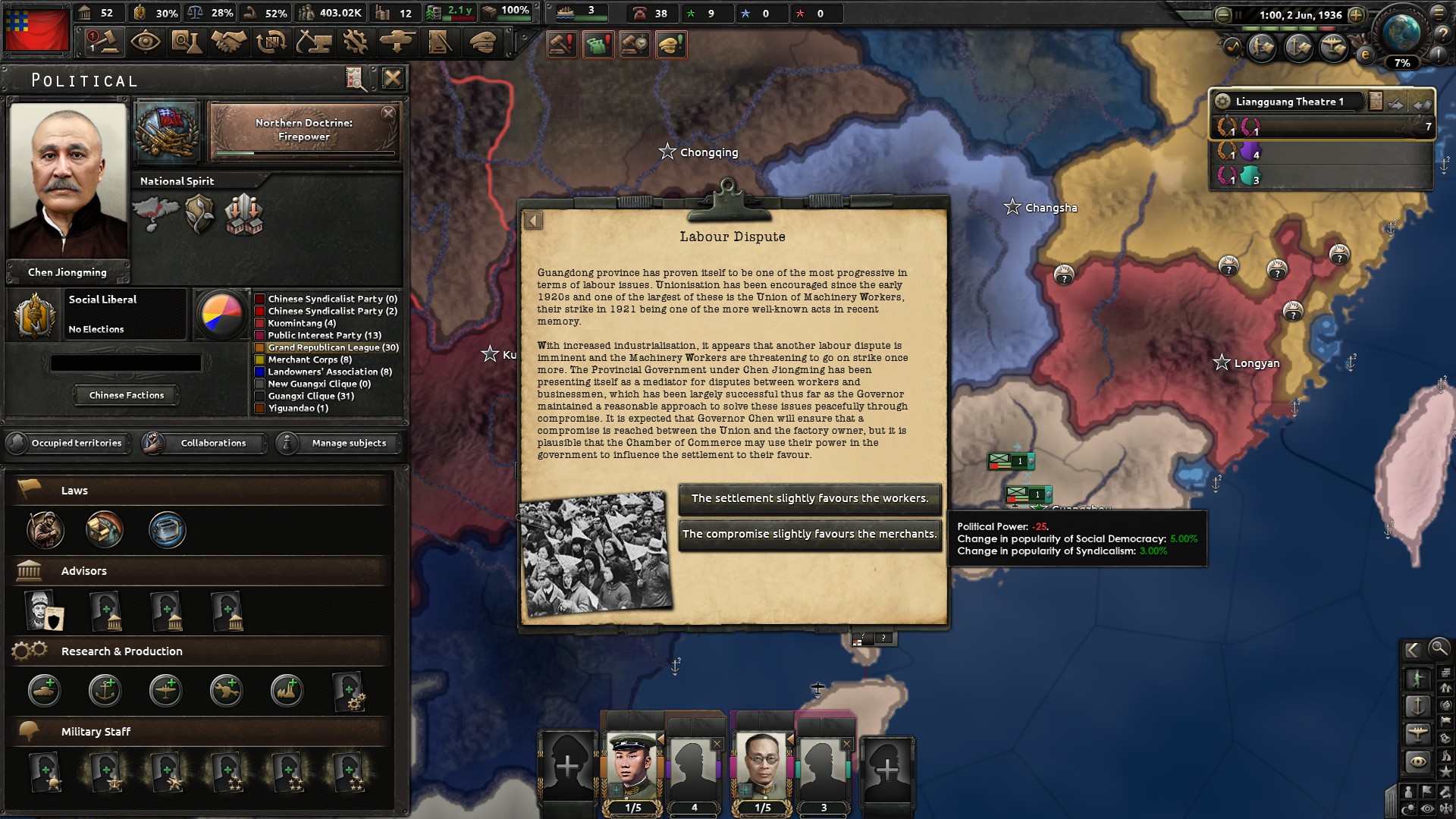Screen dimensions: 1456x819
Task: Open the Officer Corps cap icon
Action: 483,42
